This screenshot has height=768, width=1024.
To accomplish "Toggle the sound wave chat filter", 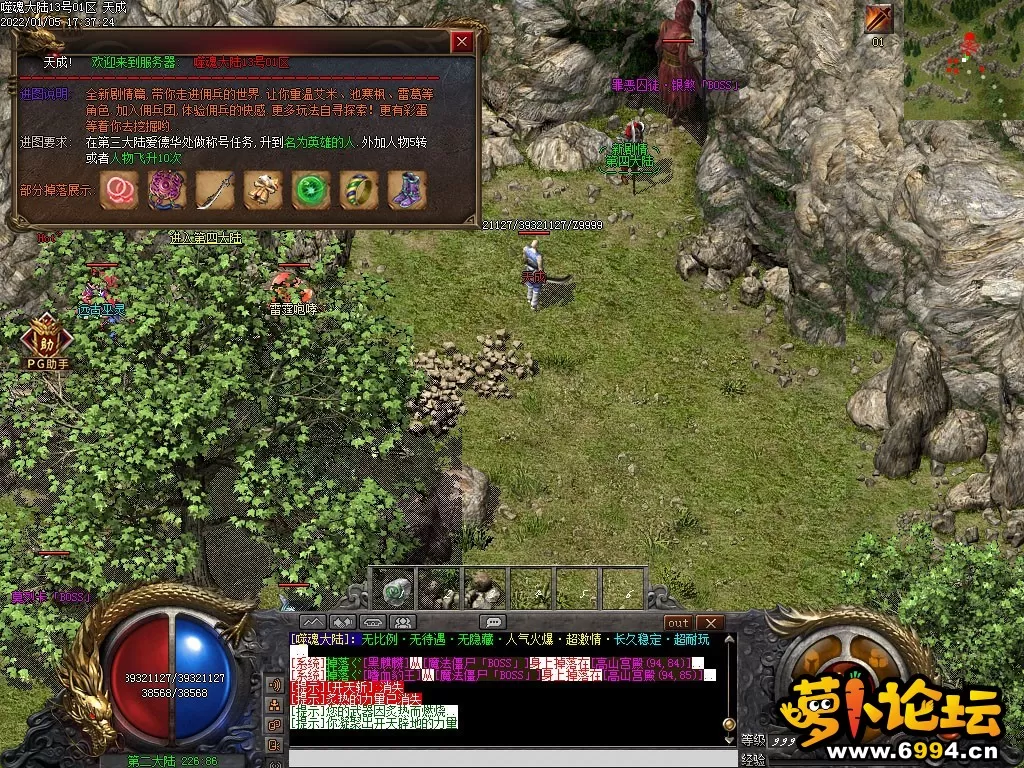I will (x=273, y=684).
